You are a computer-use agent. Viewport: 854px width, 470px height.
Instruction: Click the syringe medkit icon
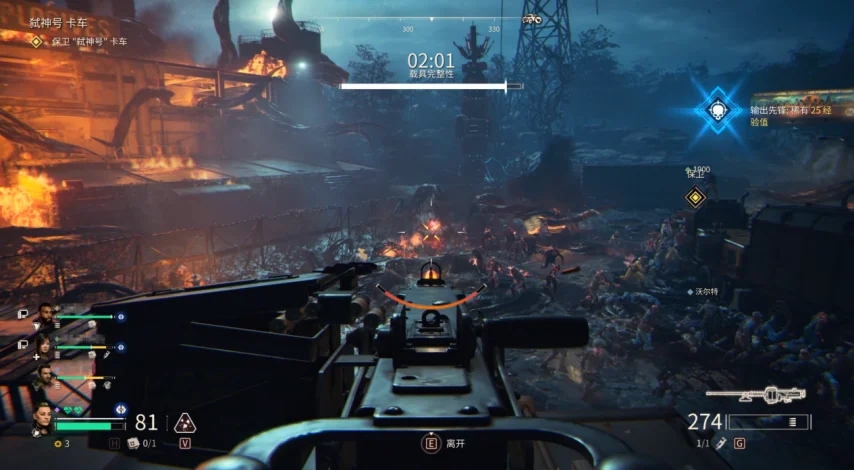point(719,442)
